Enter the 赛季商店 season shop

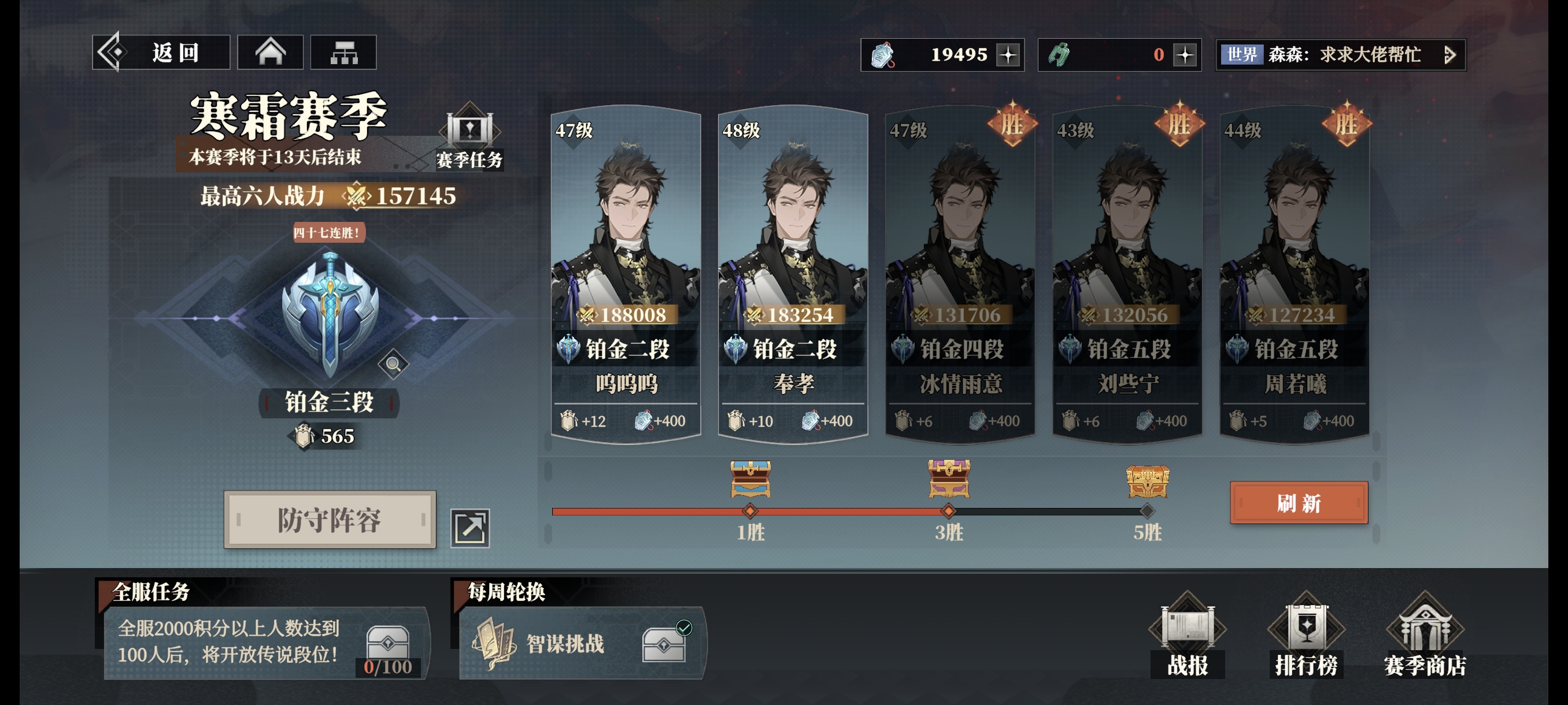point(1425,637)
